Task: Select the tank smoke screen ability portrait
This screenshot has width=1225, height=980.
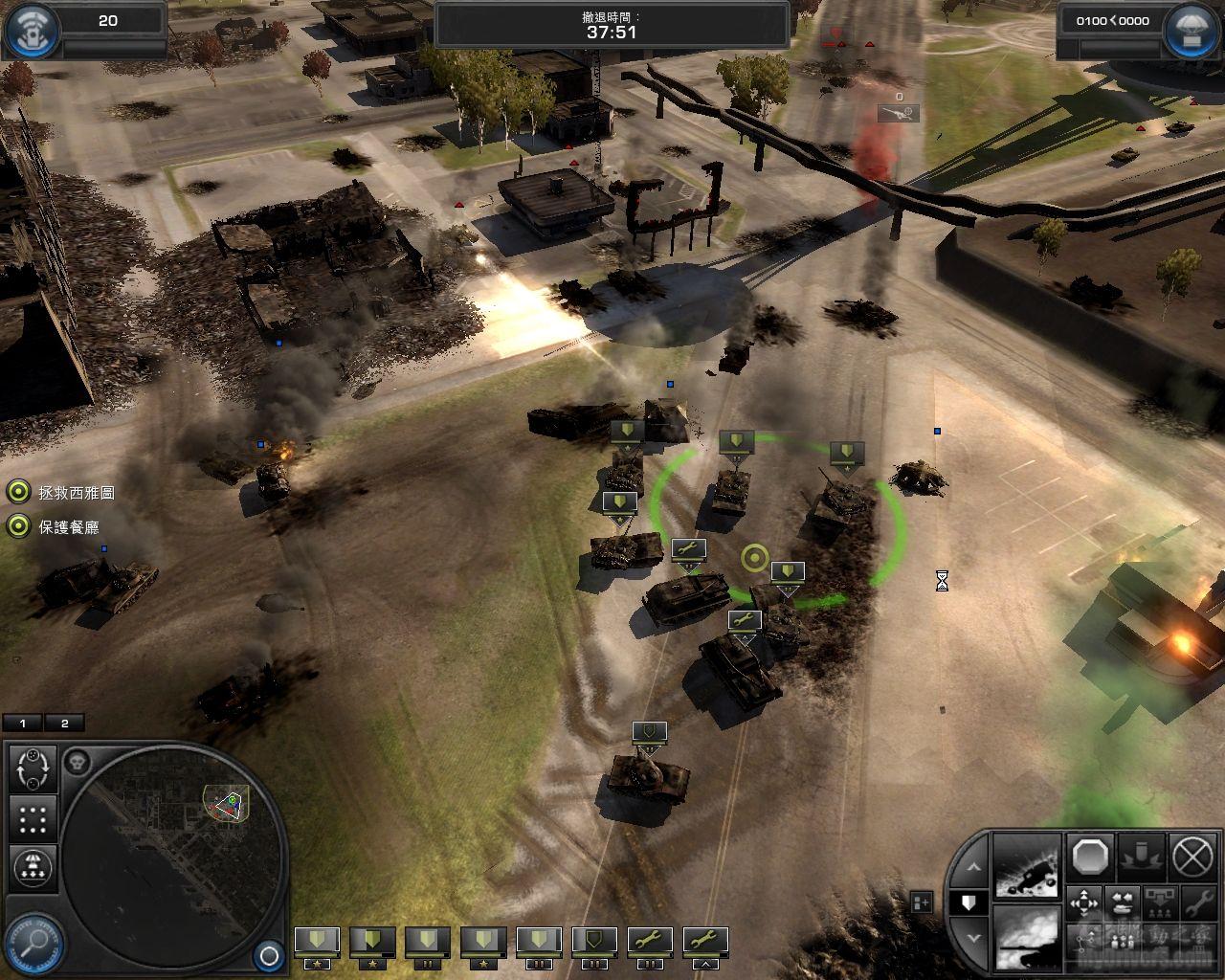Action: pyautogui.click(x=1026, y=938)
